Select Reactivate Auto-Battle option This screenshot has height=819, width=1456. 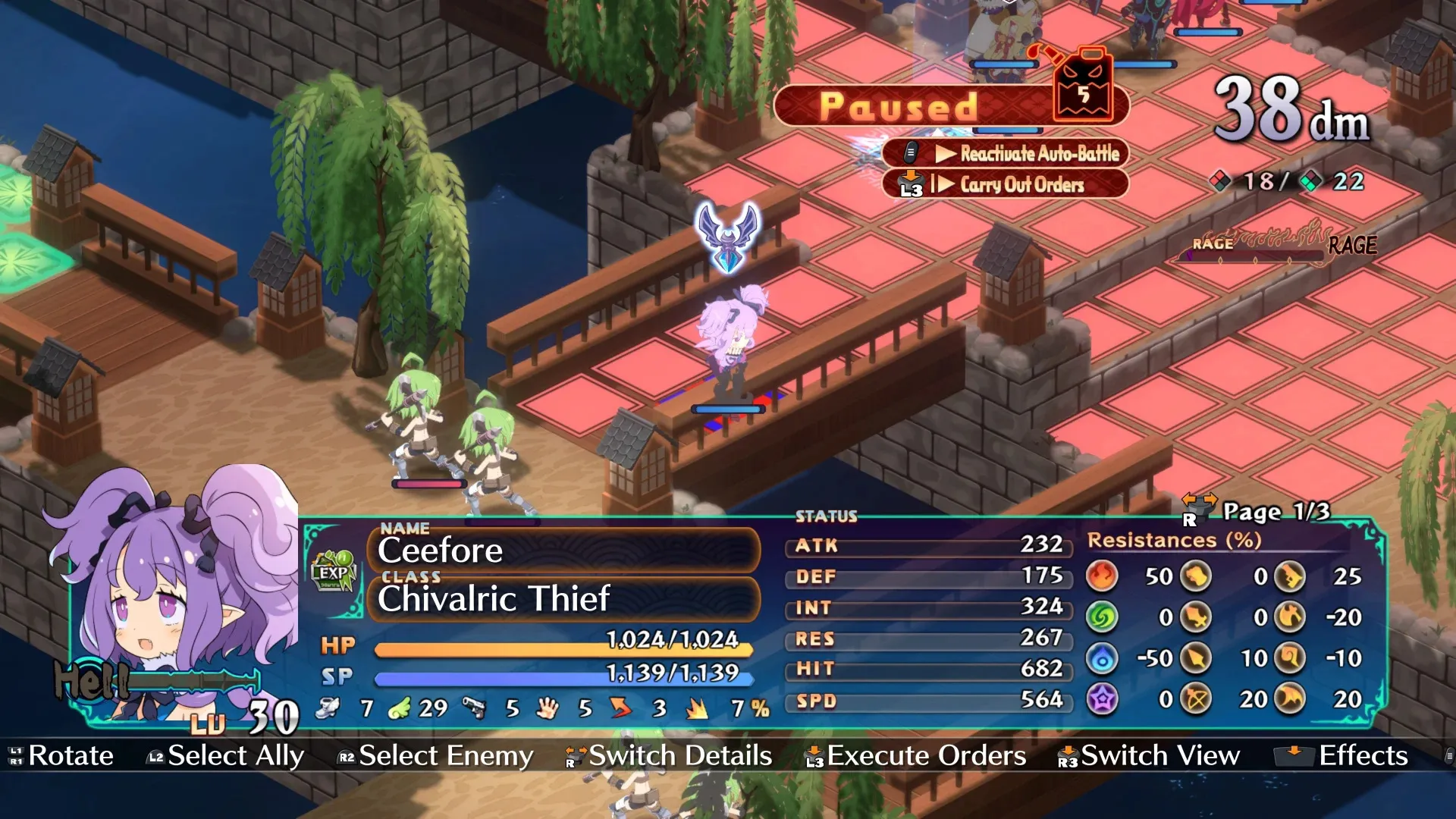coord(1006,153)
